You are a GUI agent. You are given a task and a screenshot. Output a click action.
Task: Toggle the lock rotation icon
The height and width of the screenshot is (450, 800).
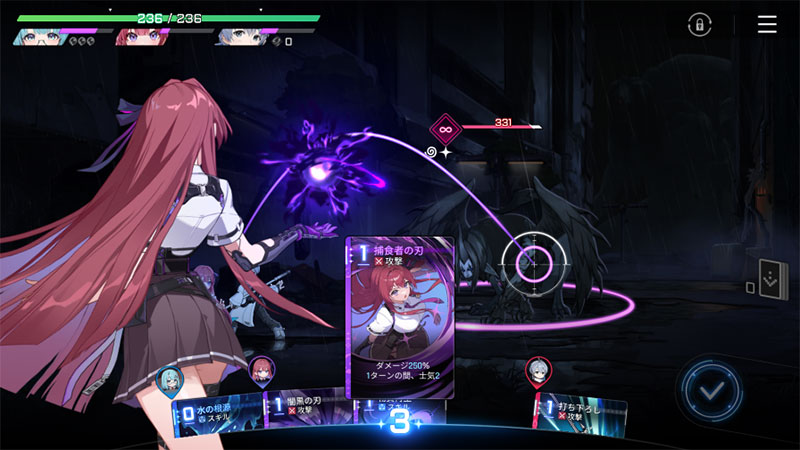tap(700, 25)
